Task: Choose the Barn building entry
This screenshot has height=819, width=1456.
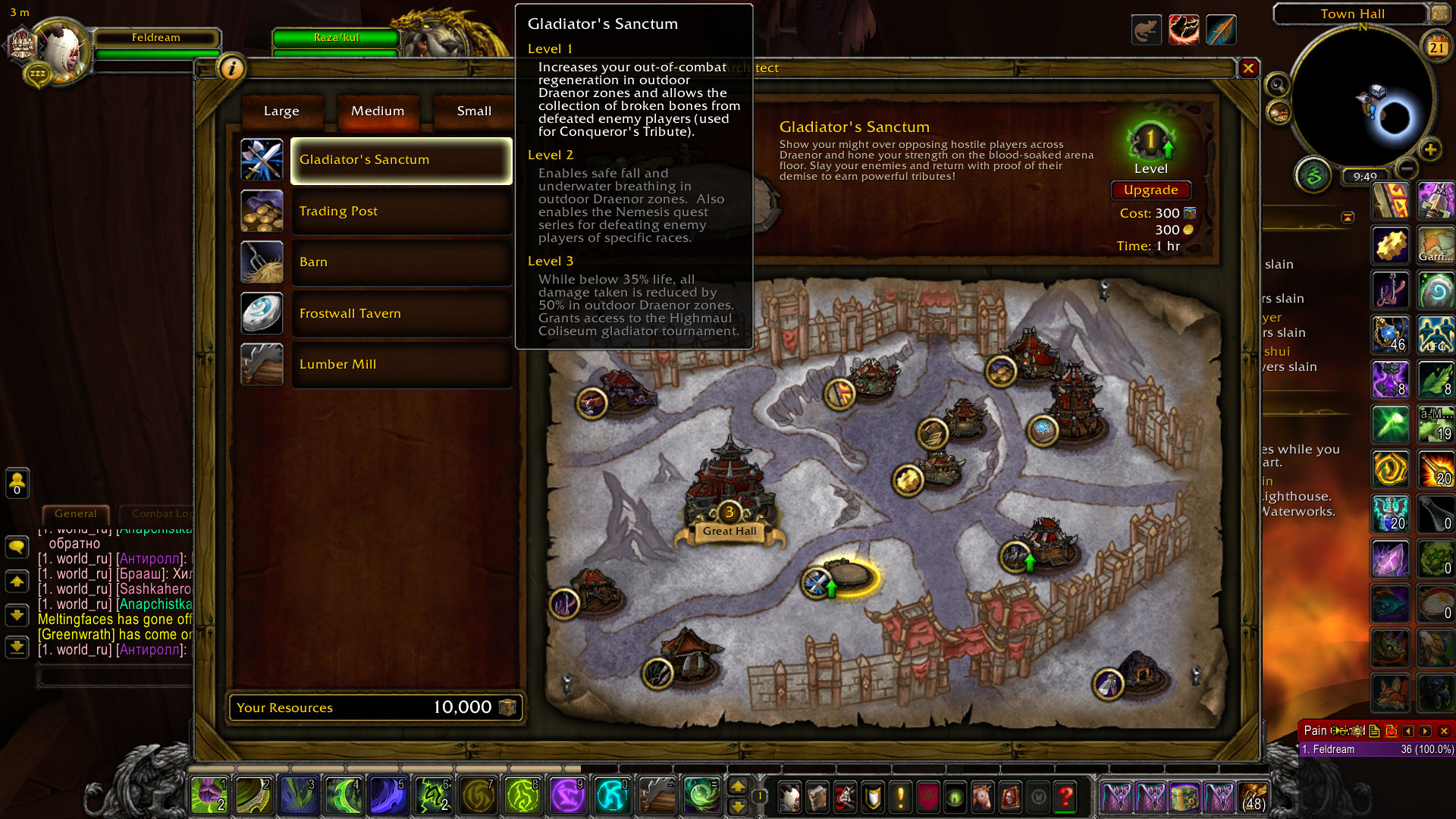Action: [x=401, y=262]
